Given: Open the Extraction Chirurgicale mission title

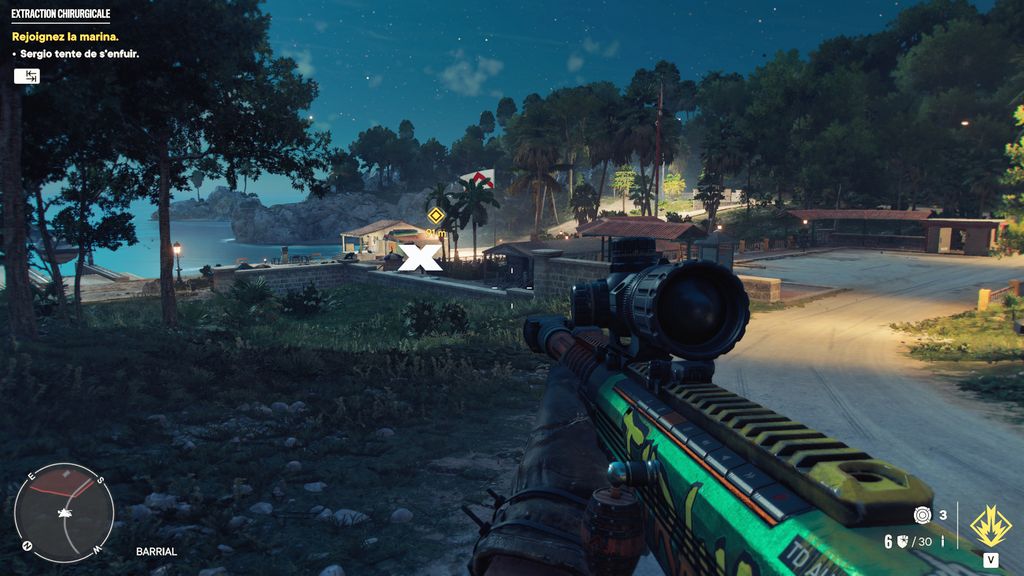Looking at the screenshot, I should click(60, 14).
